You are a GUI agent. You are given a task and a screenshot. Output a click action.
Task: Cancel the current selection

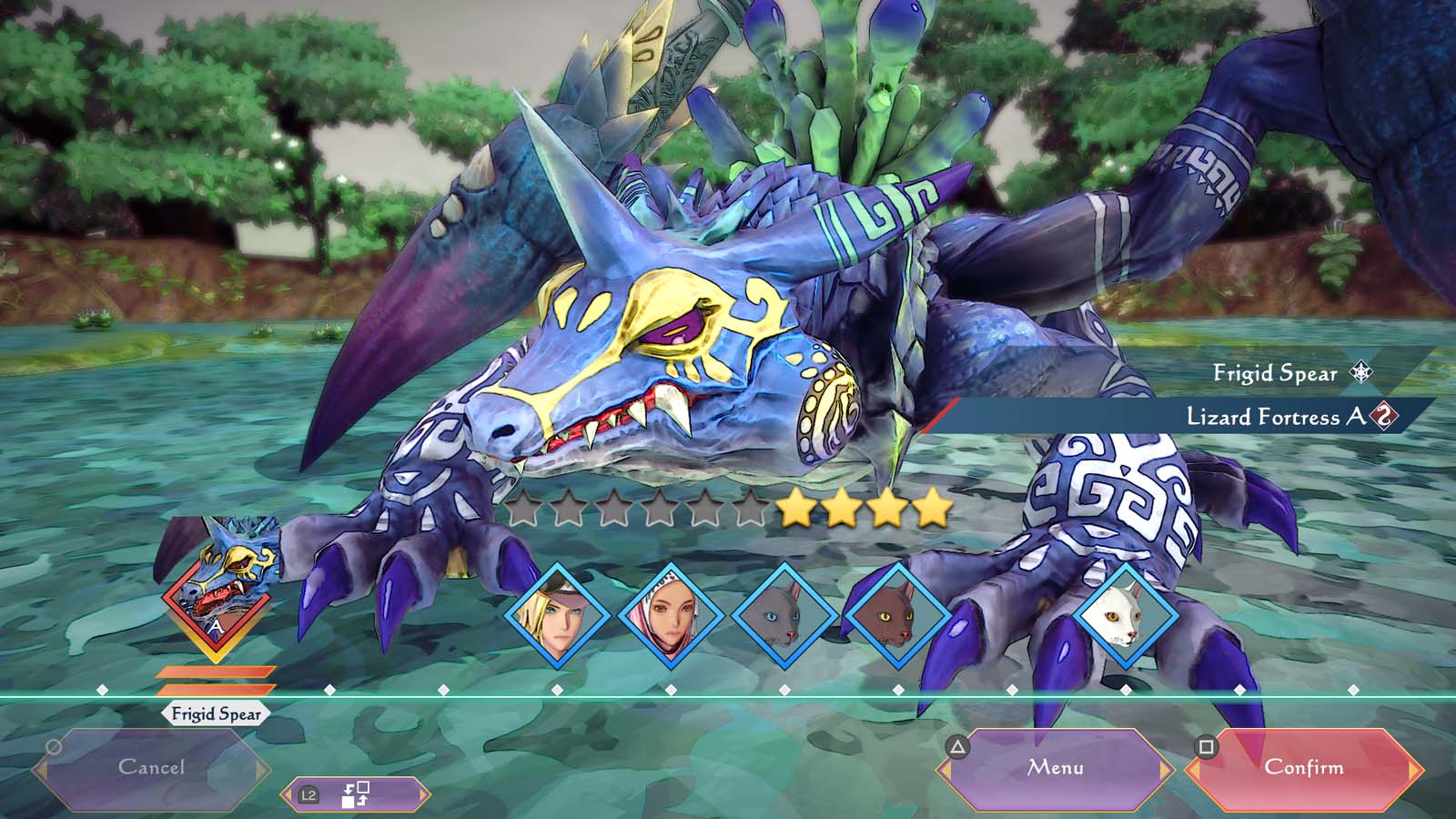151,769
